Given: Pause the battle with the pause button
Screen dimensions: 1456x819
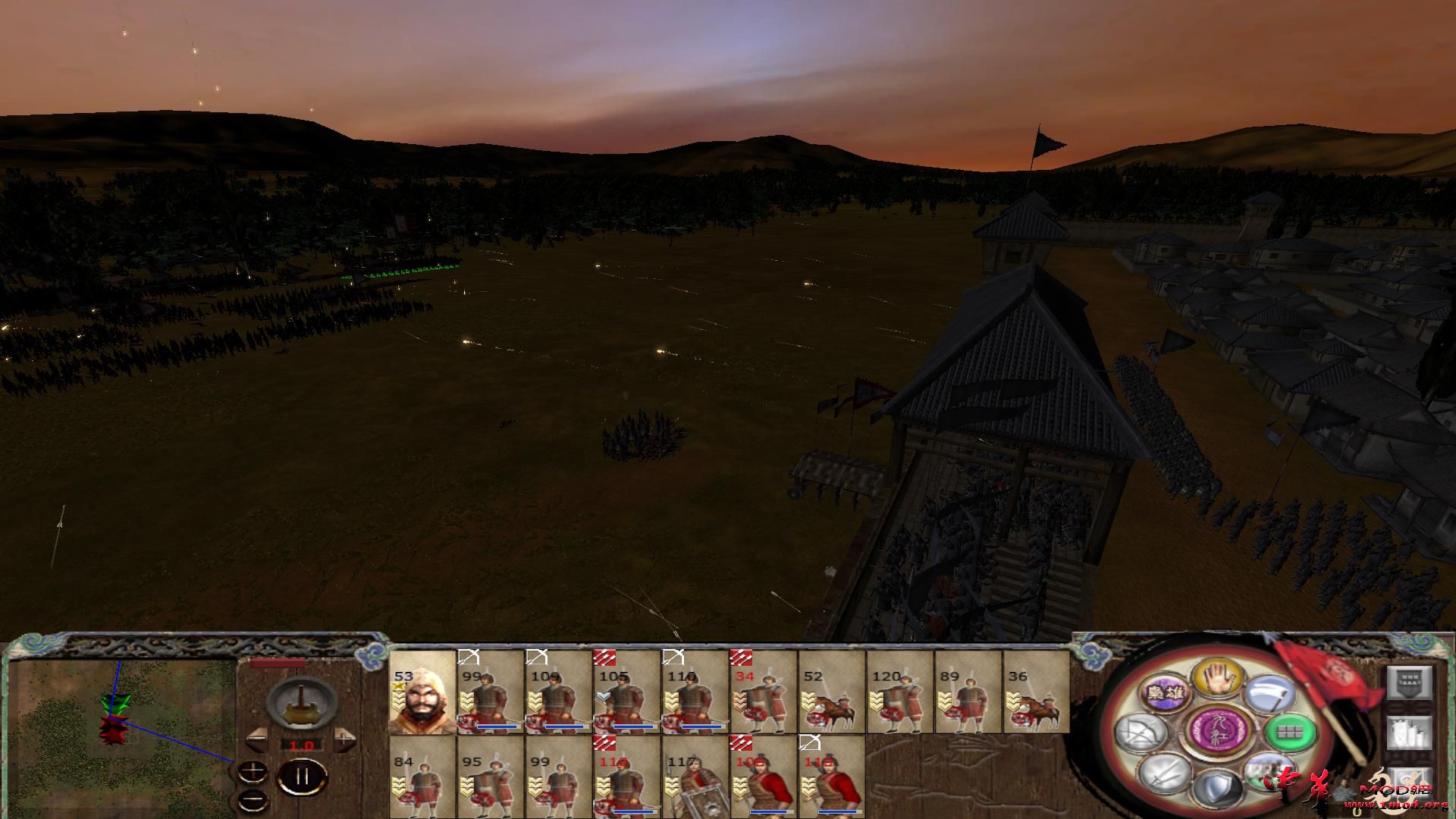Looking at the screenshot, I should point(302,773).
